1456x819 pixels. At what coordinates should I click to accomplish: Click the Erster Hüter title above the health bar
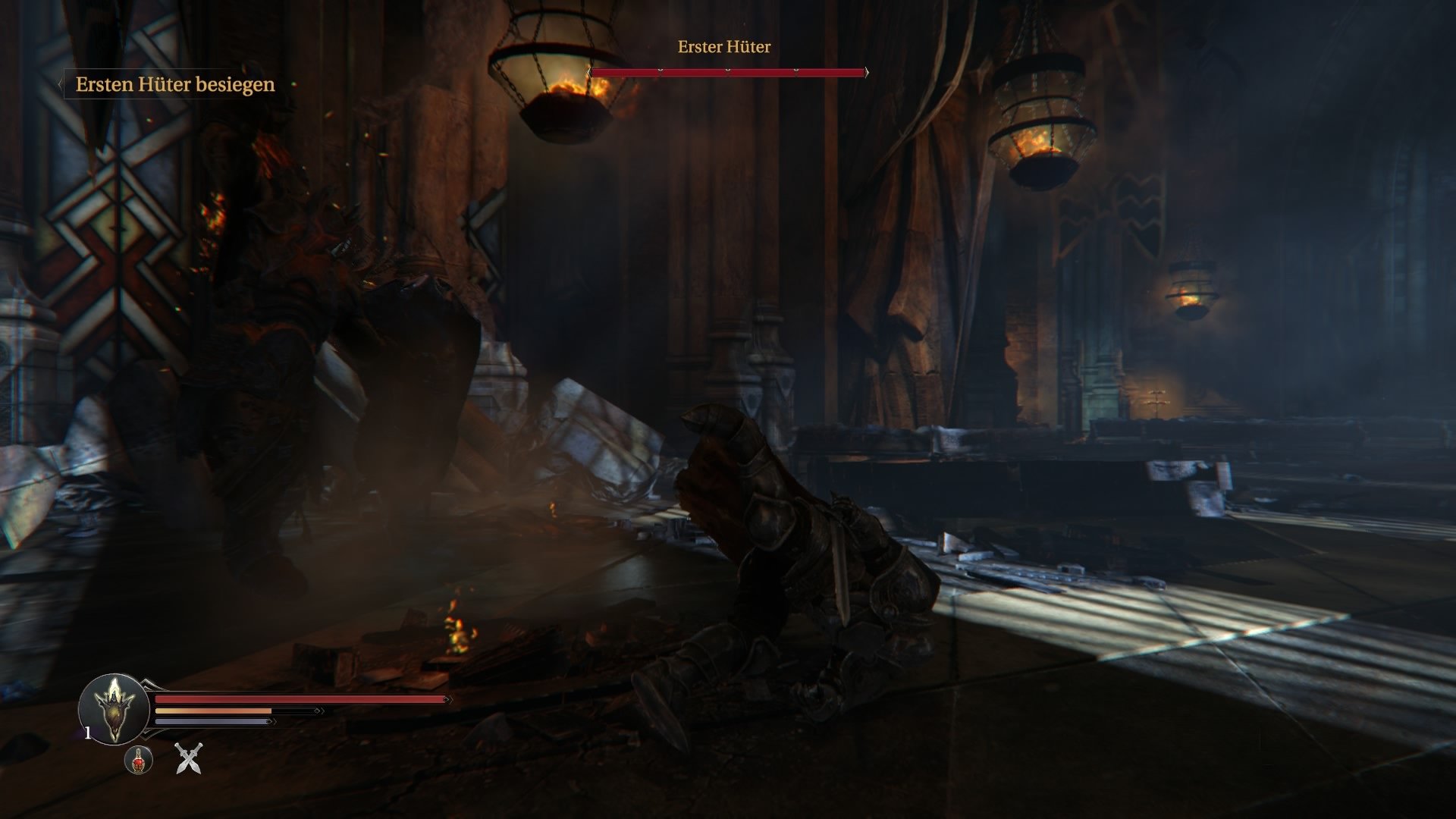point(723,48)
